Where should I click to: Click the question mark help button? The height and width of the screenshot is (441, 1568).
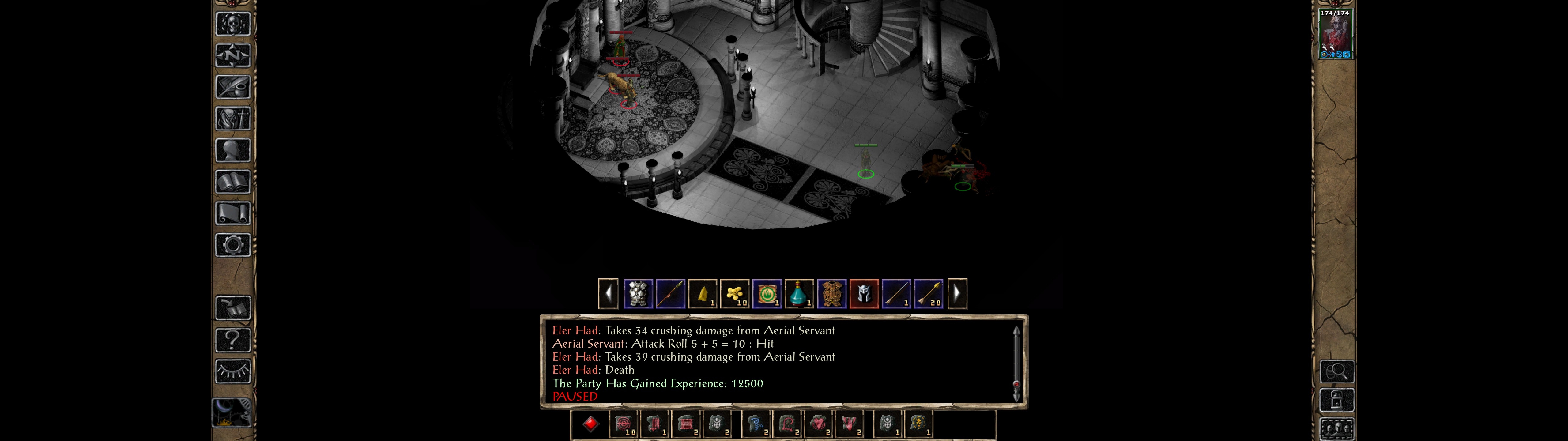click(233, 339)
